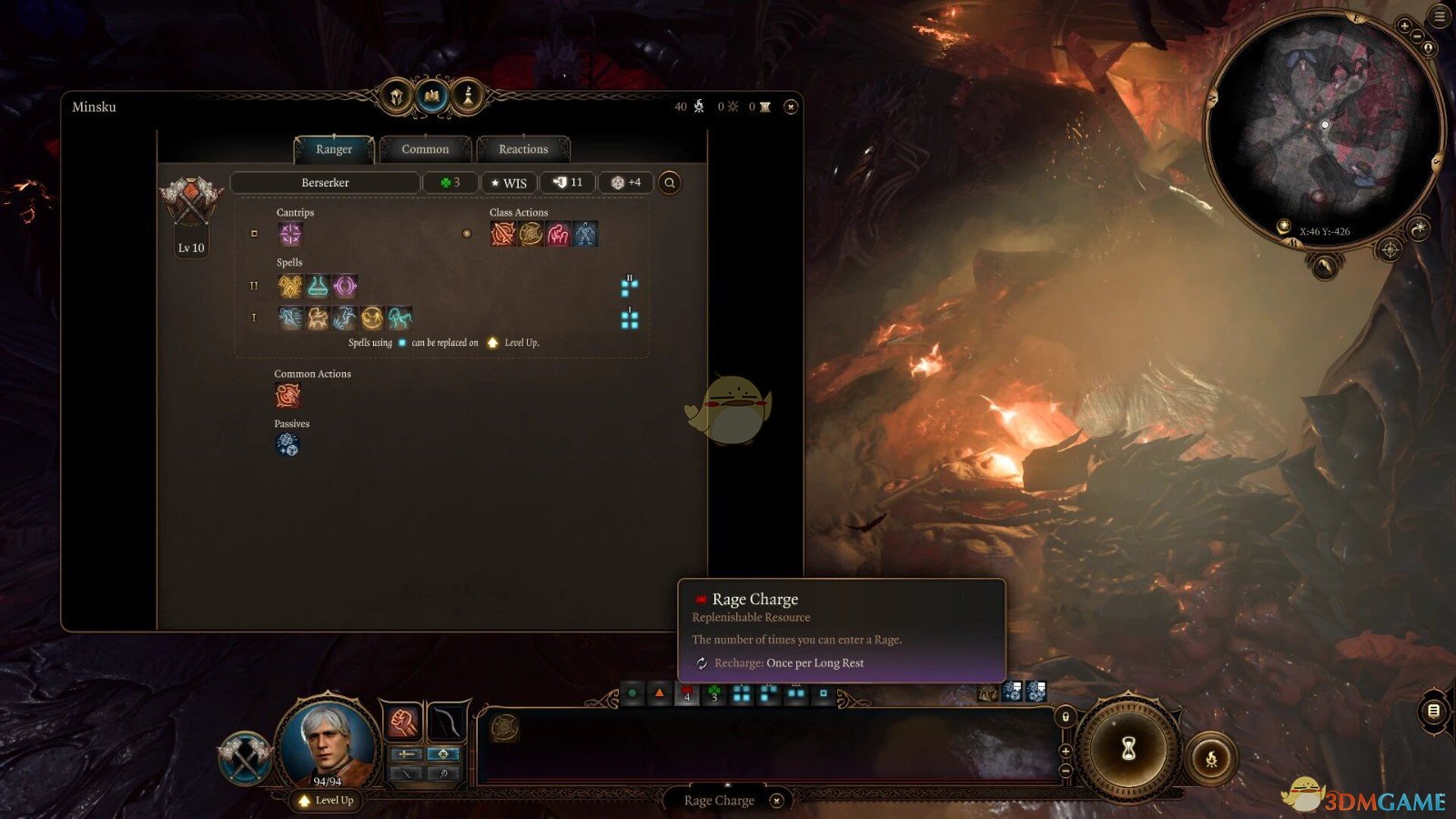Image resolution: width=1456 pixels, height=819 pixels.
Task: Click the Level Up button
Action: 327,801
